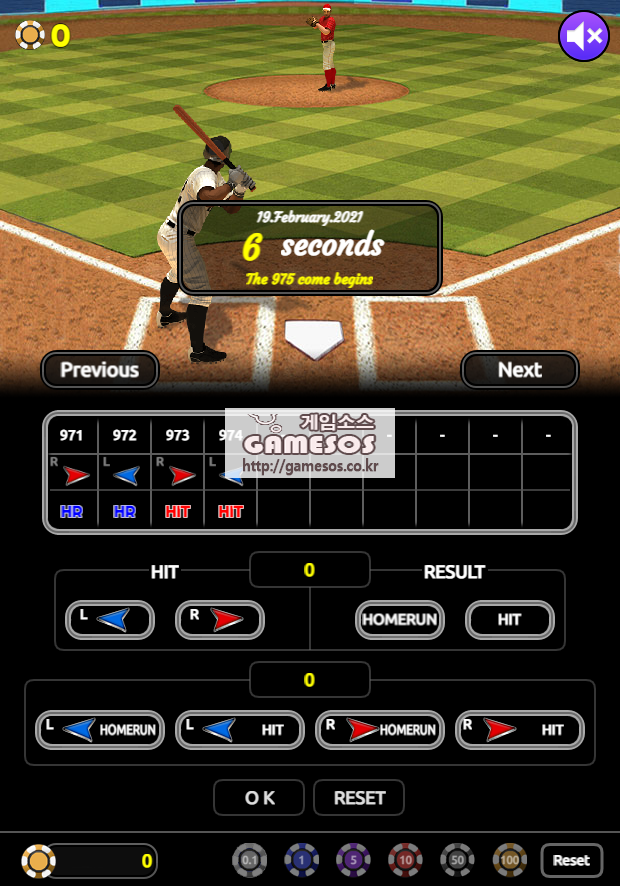Choose the HIT result bet

tap(510, 620)
